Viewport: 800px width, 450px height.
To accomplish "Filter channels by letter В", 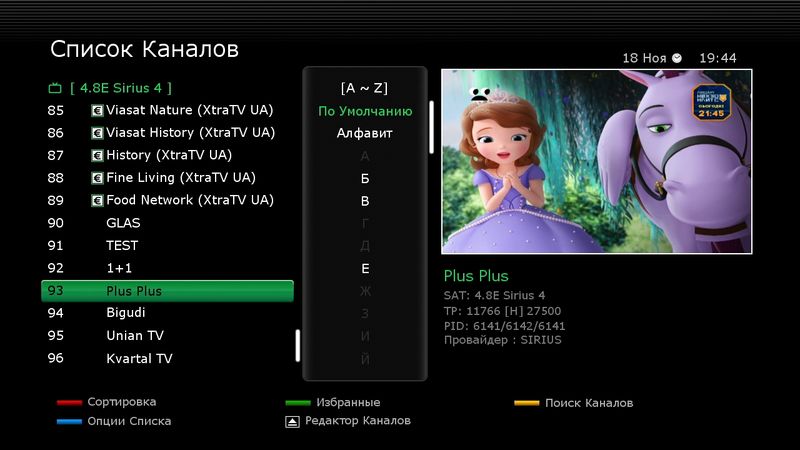I will coord(365,201).
